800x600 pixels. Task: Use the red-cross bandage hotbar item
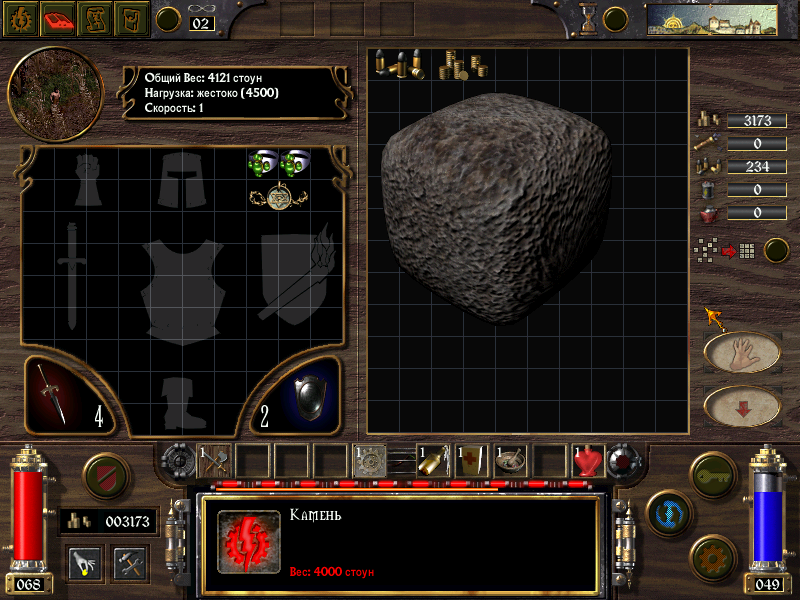(470, 460)
